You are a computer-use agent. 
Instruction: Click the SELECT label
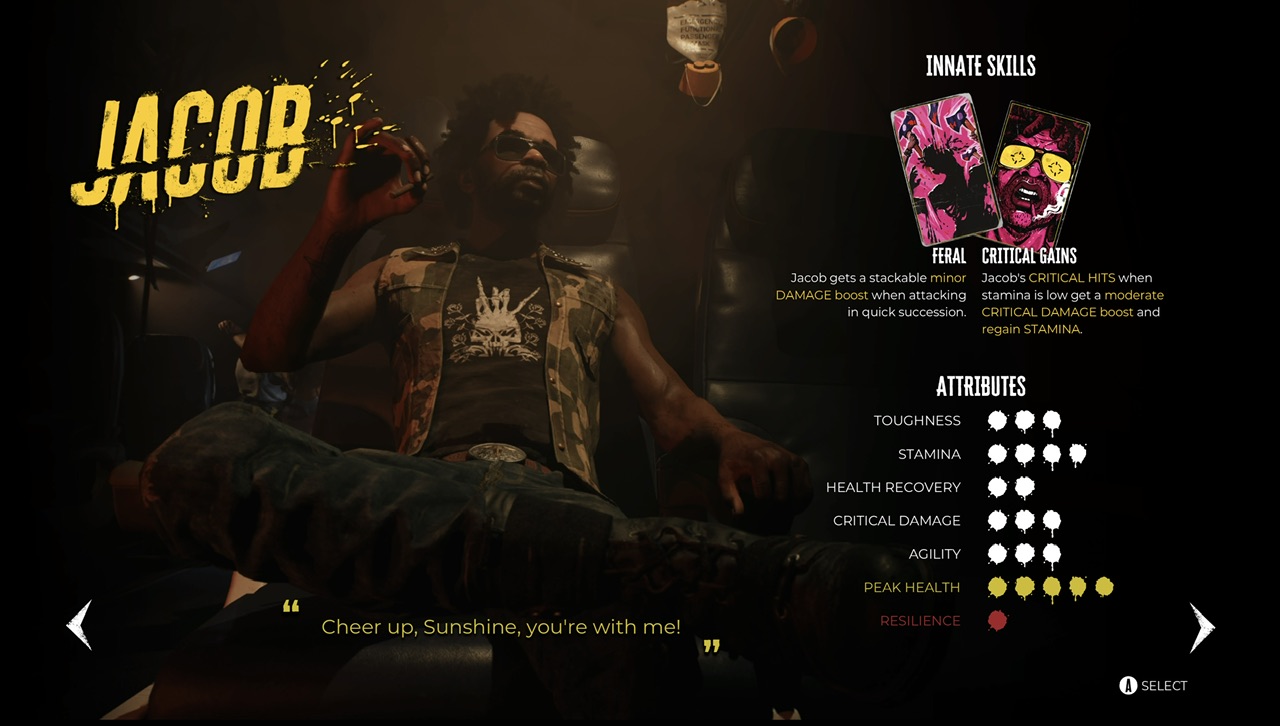(x=1165, y=685)
